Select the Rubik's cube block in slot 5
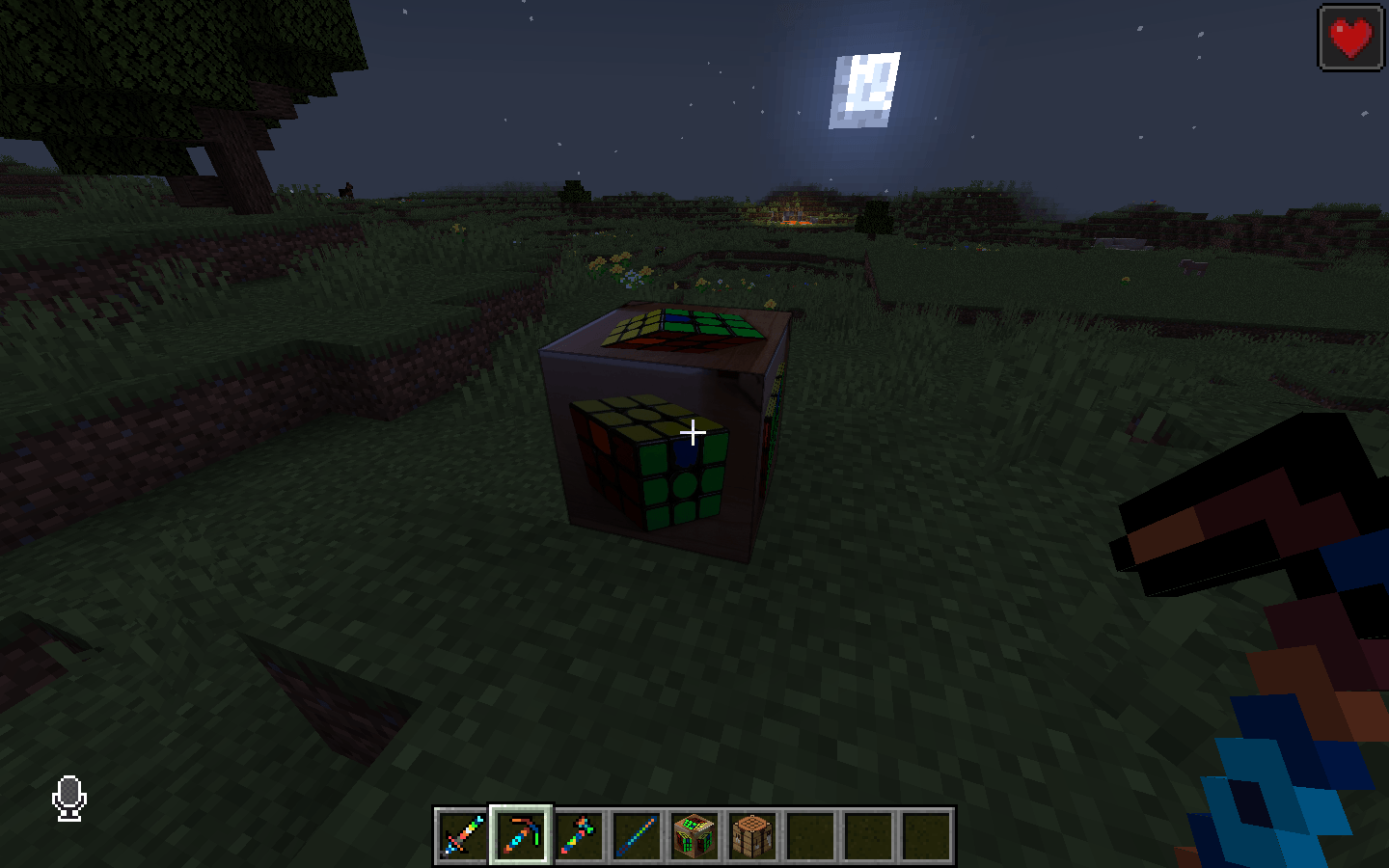 click(693, 835)
